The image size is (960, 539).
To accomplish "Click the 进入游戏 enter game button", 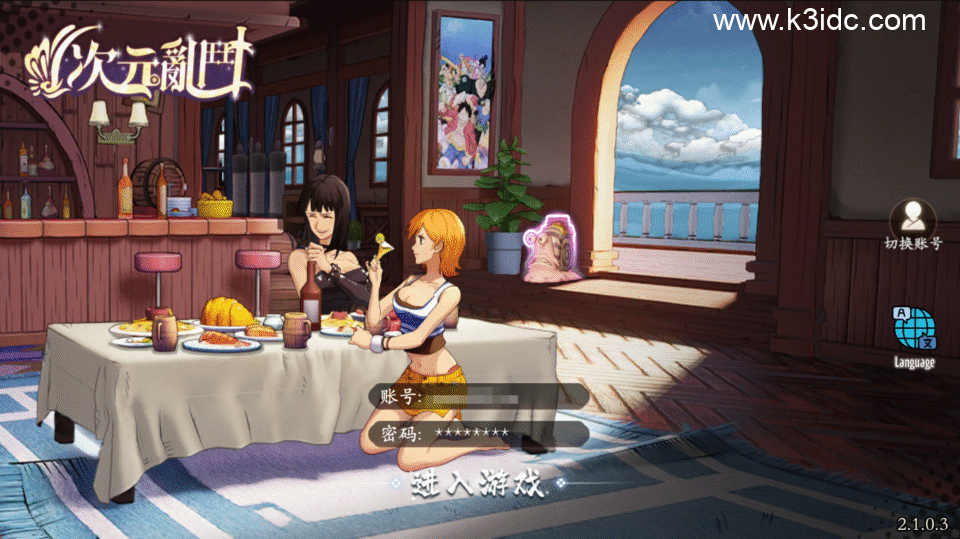I will point(478,486).
